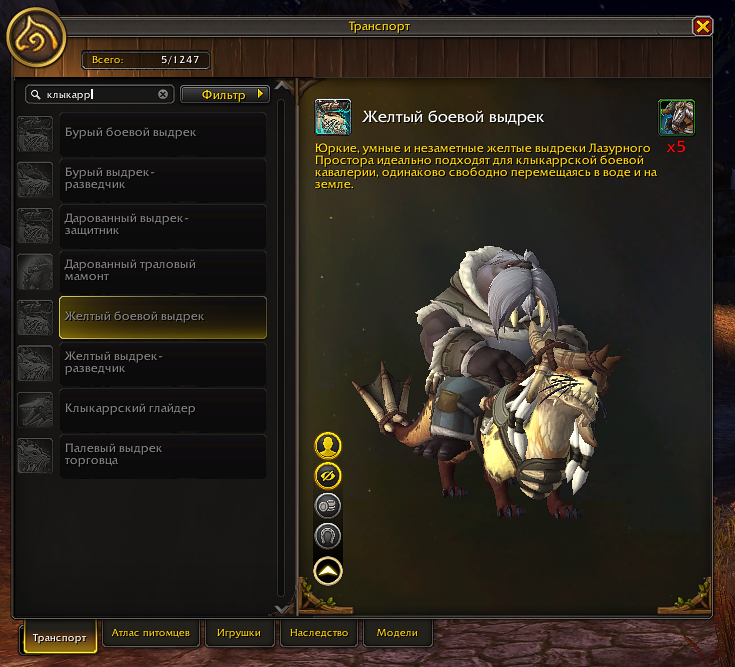The image size is (735, 667).
Task: Select Бурый боевой выдрек in the list
Action: 162,133
